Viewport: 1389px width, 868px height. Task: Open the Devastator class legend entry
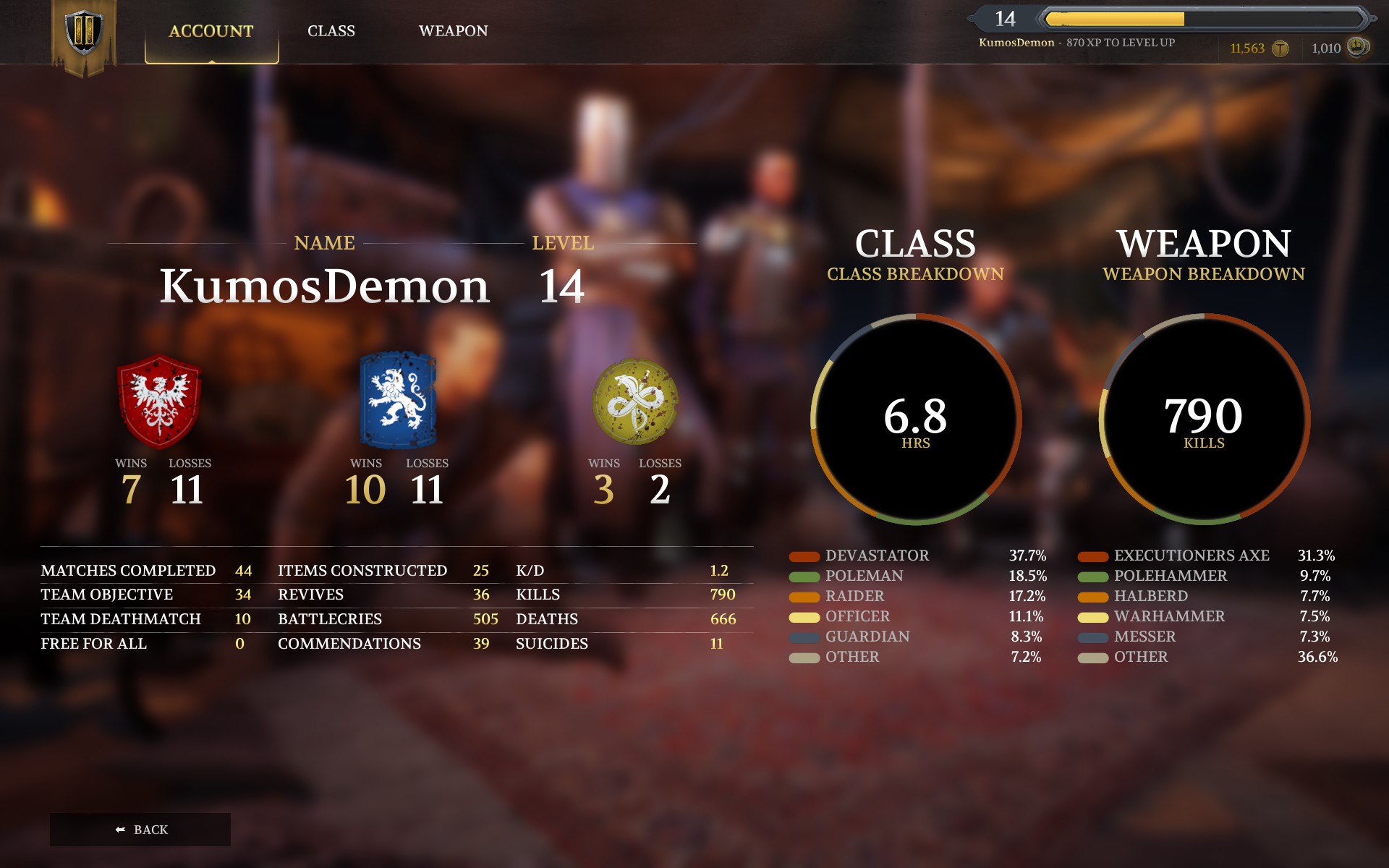(877, 556)
